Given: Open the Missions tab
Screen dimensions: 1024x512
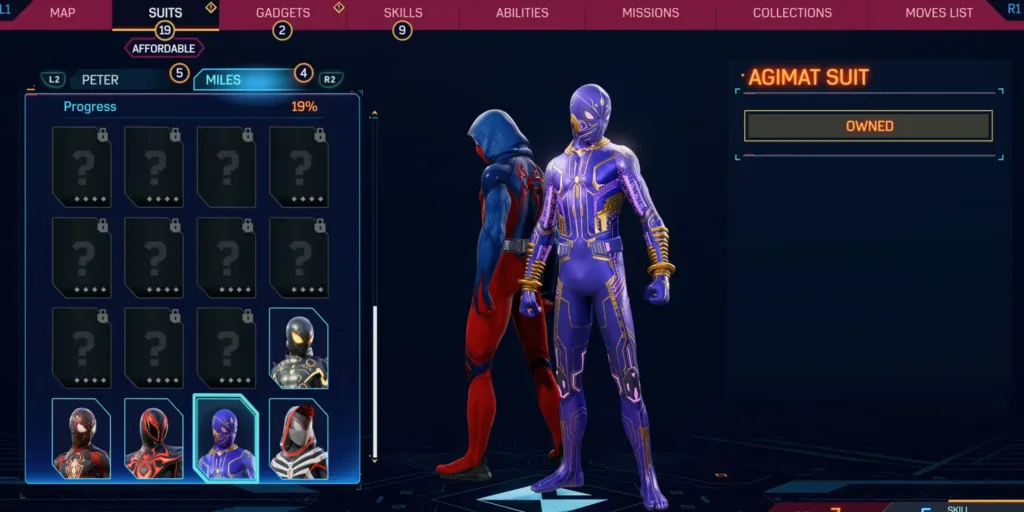Looking at the screenshot, I should [650, 13].
